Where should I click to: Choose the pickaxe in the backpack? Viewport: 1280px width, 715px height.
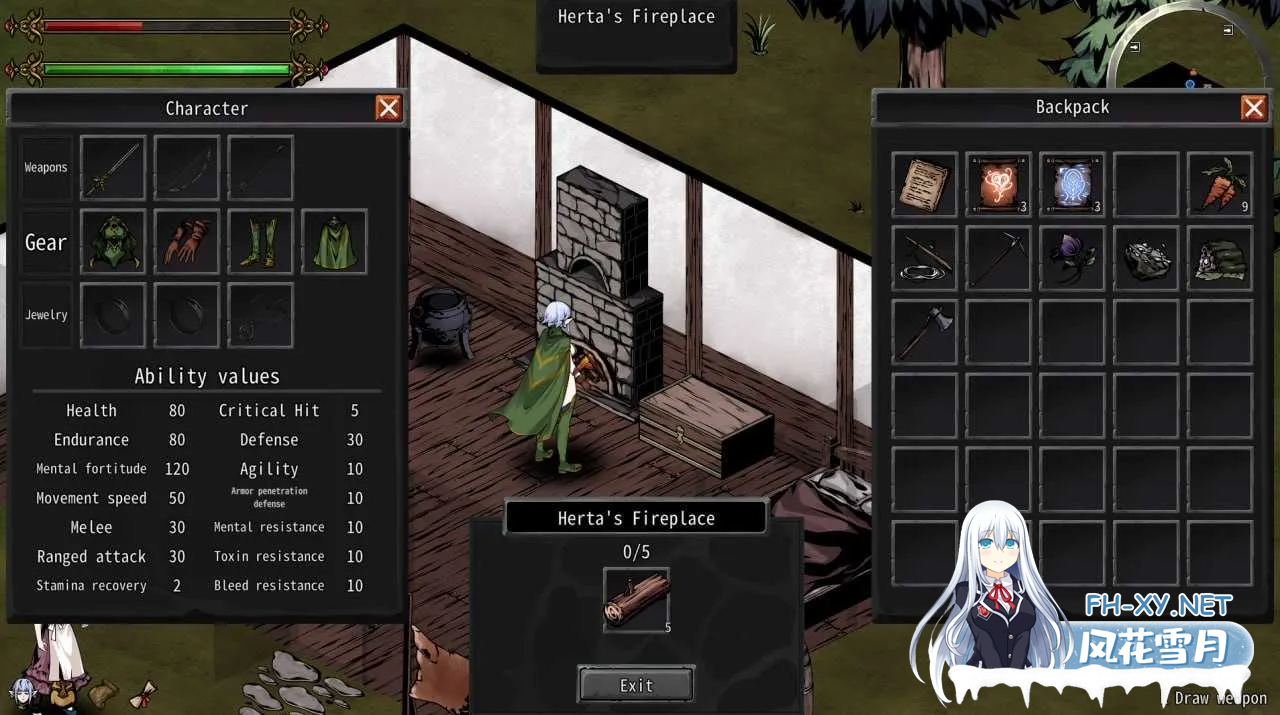(x=999, y=259)
